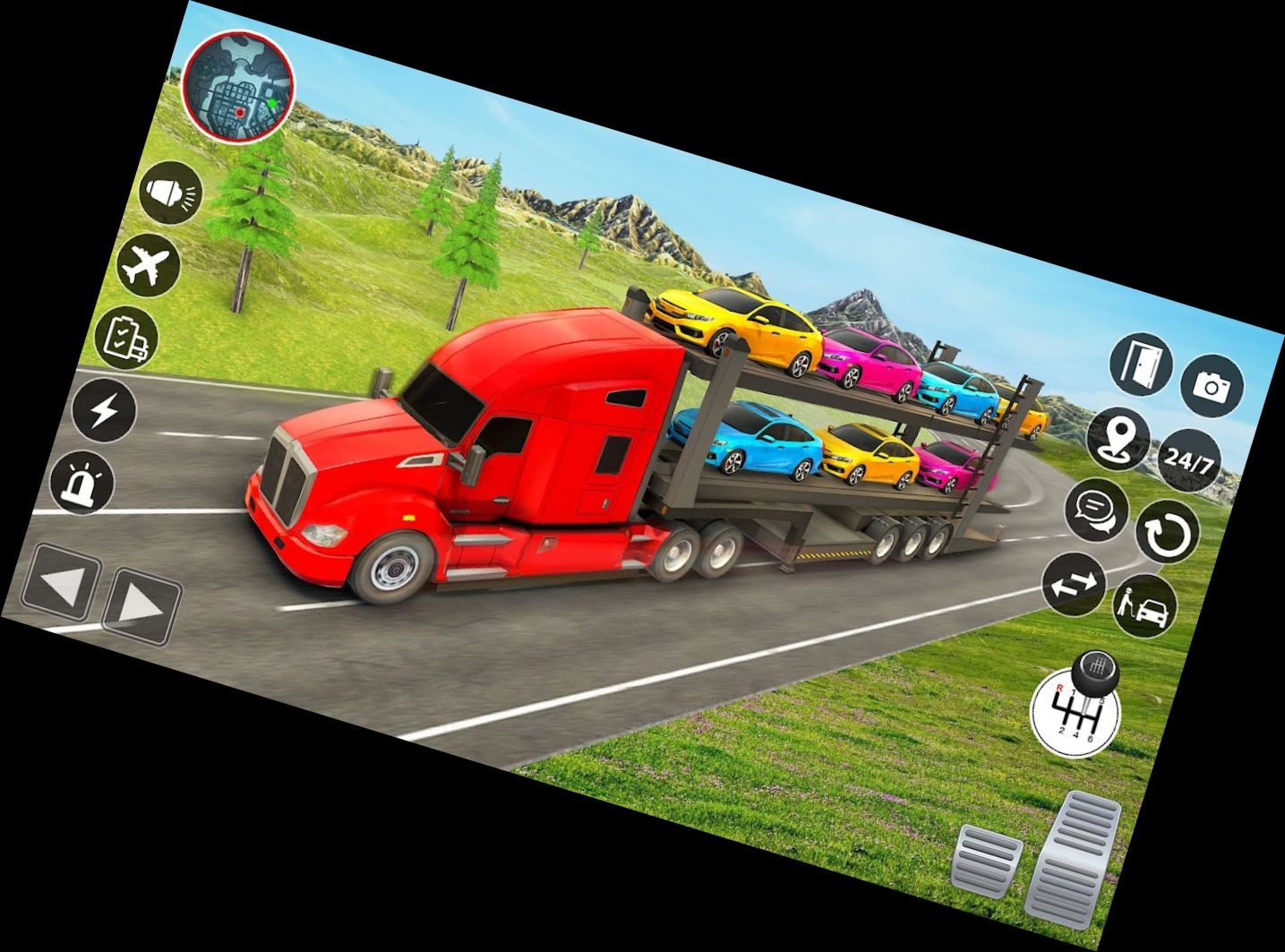This screenshot has height=952, width=1285.
Task: Turn on the siren light button
Action: 82,484
